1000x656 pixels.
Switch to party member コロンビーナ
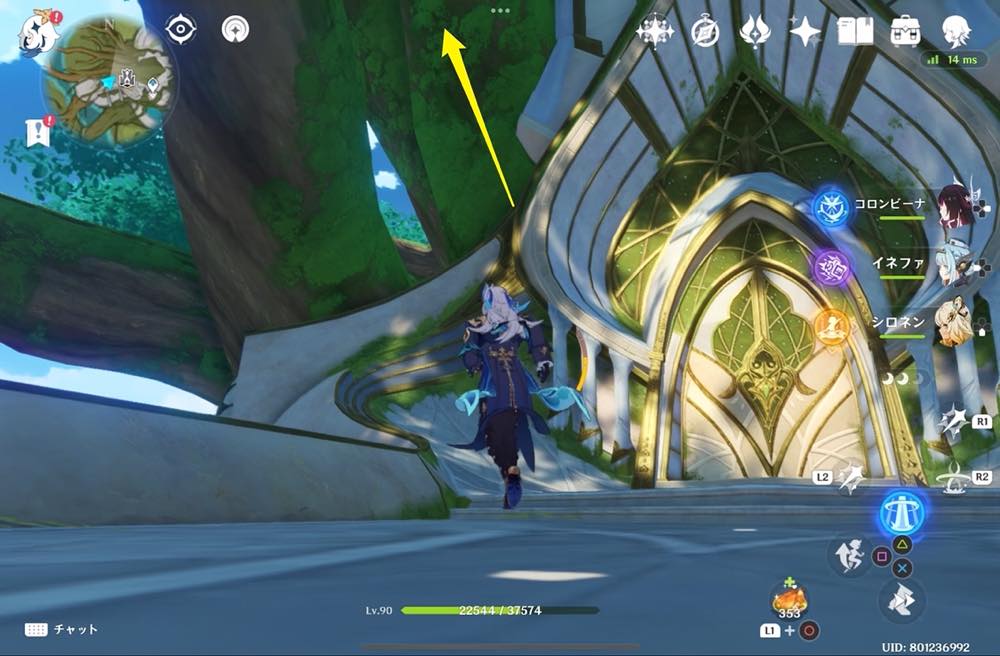pos(955,204)
